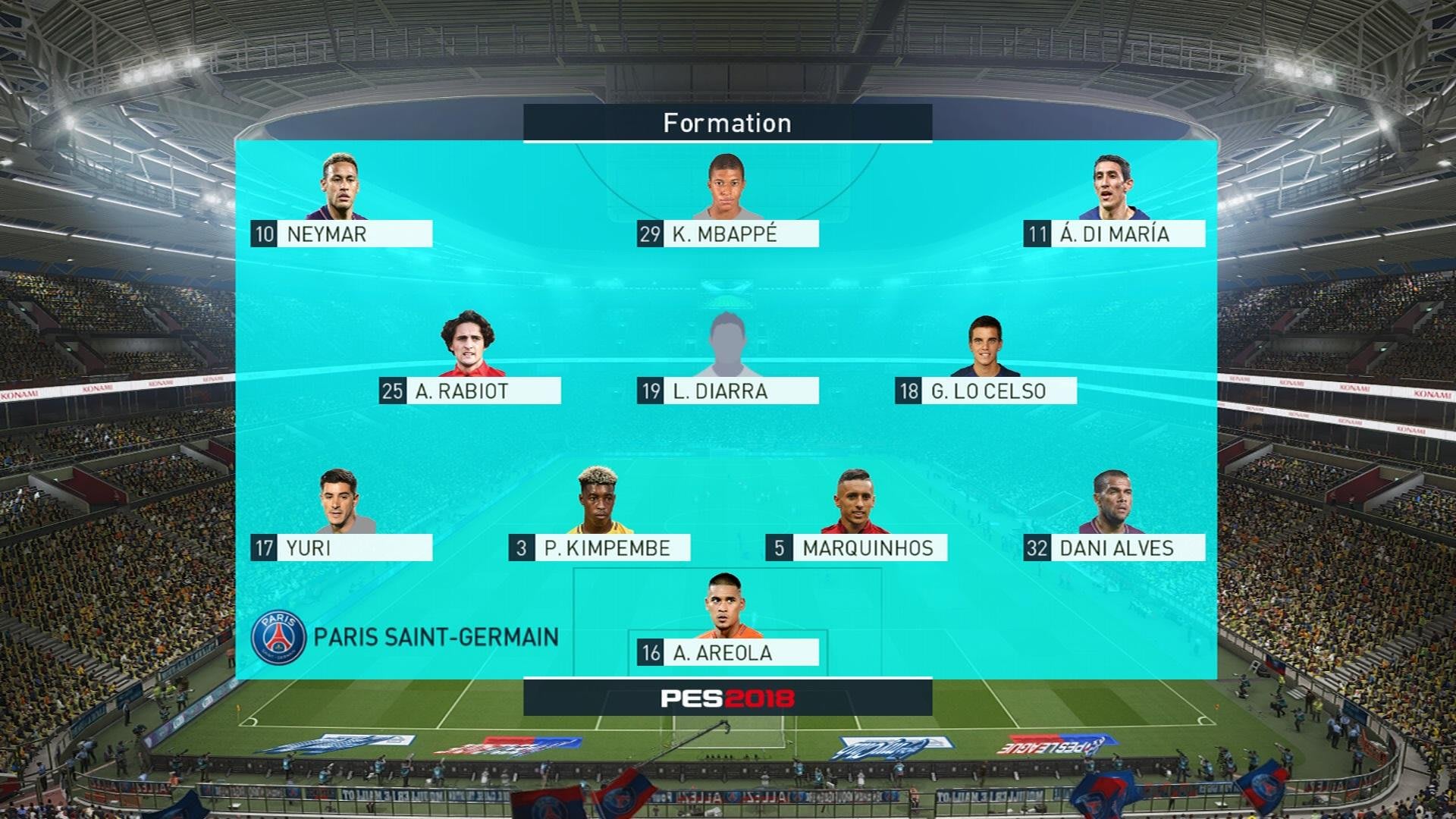Choose the Marquinhos player card
Viewport: 1456px width, 819px height.
pyautogui.click(x=856, y=548)
